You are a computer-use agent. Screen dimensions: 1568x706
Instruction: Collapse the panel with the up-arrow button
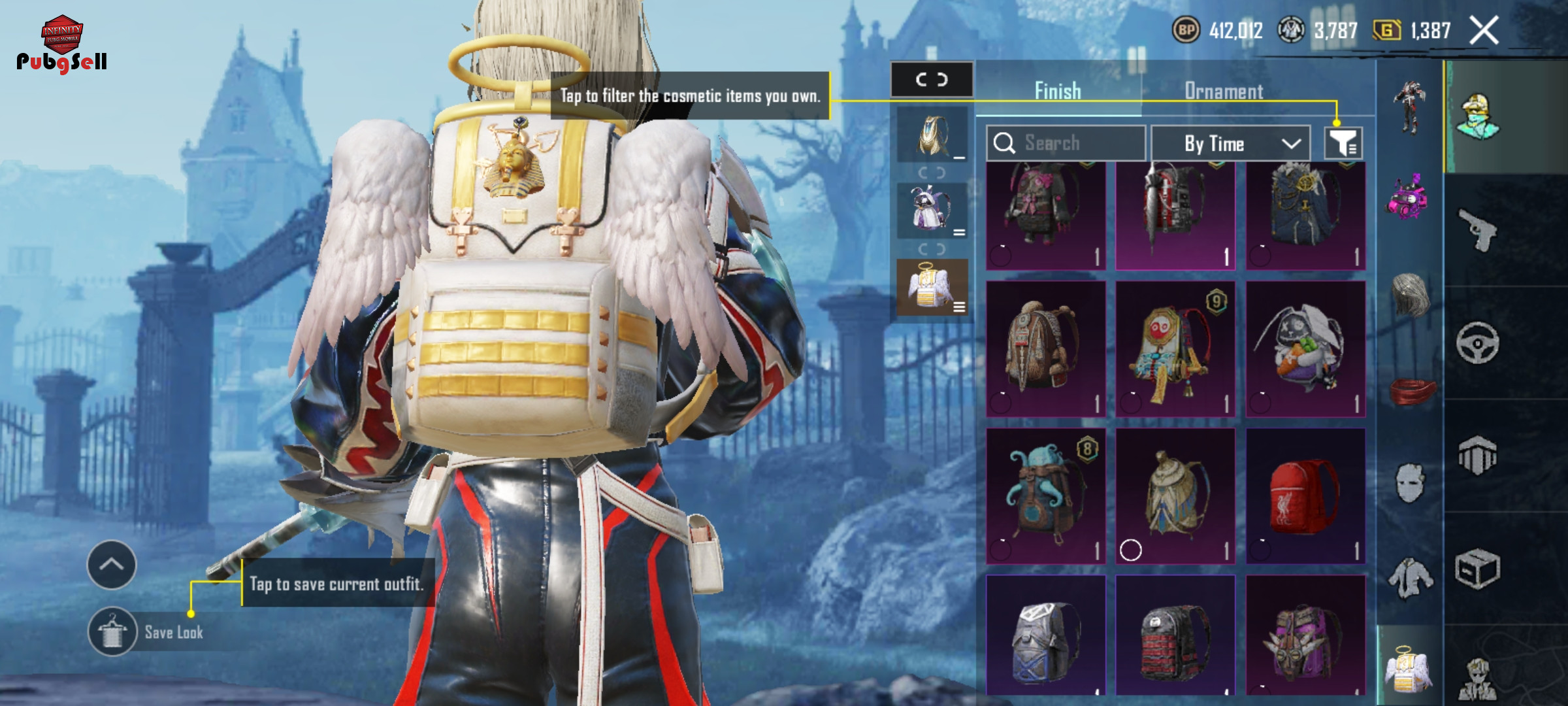(112, 565)
